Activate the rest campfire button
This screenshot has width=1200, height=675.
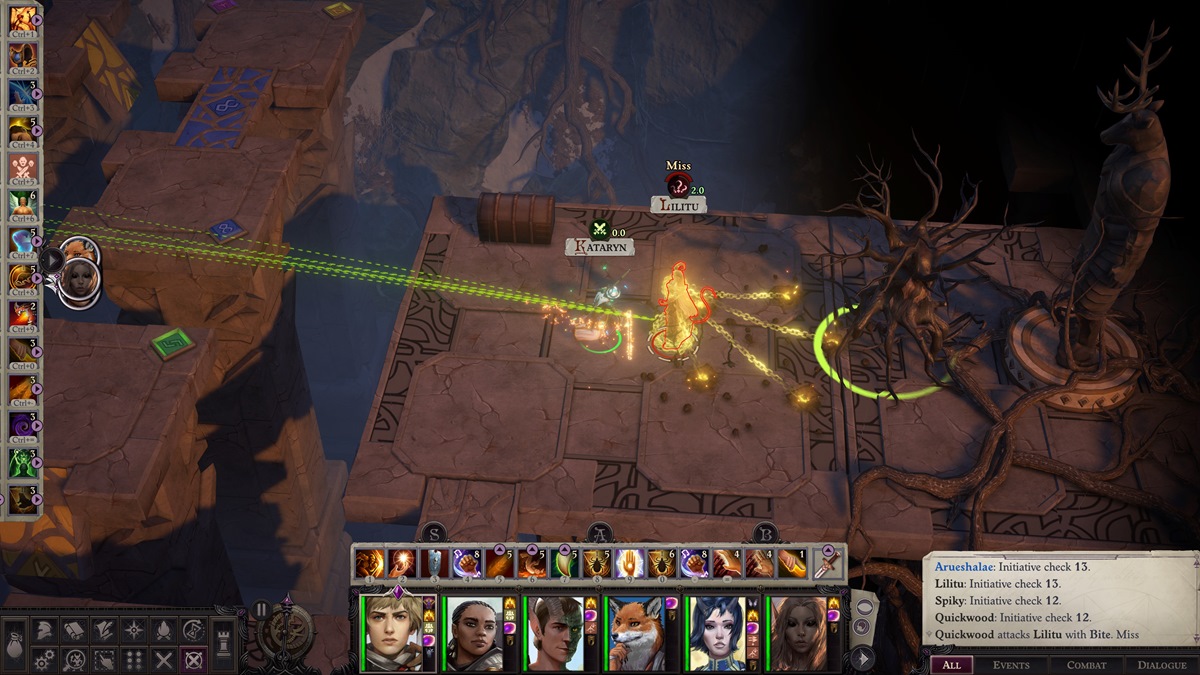coord(163,630)
